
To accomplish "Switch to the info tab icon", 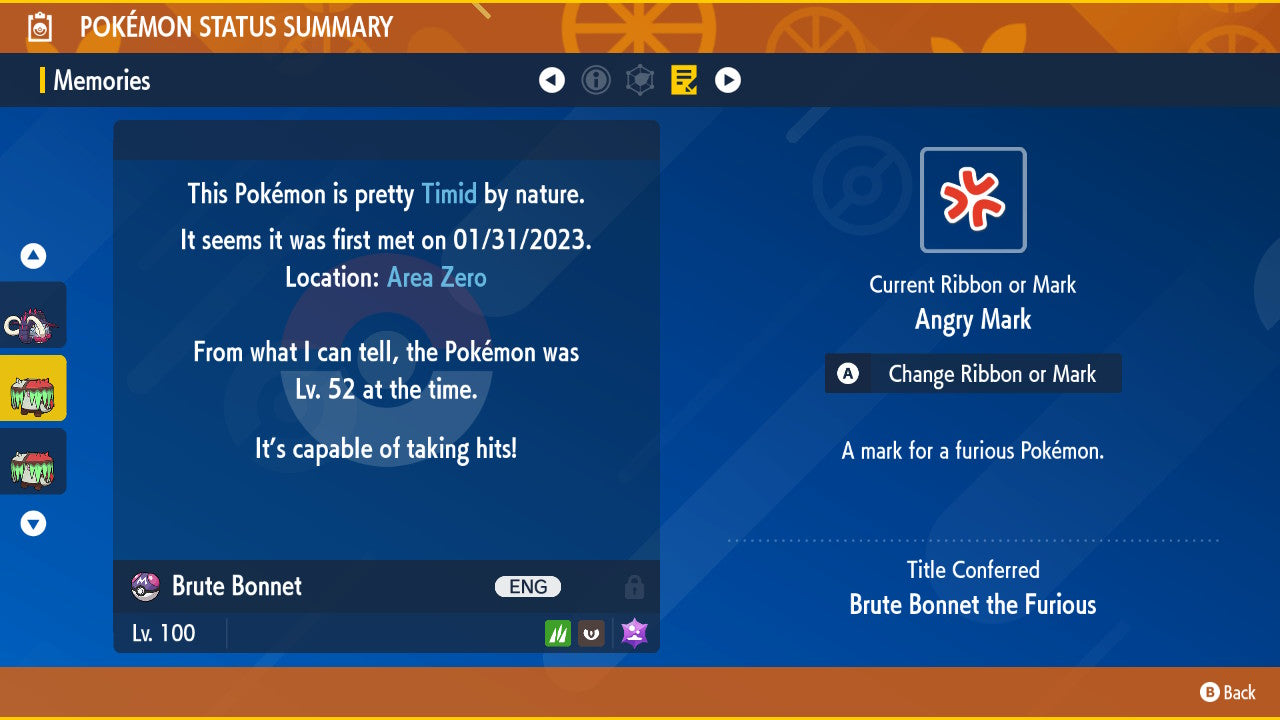I will [x=596, y=80].
